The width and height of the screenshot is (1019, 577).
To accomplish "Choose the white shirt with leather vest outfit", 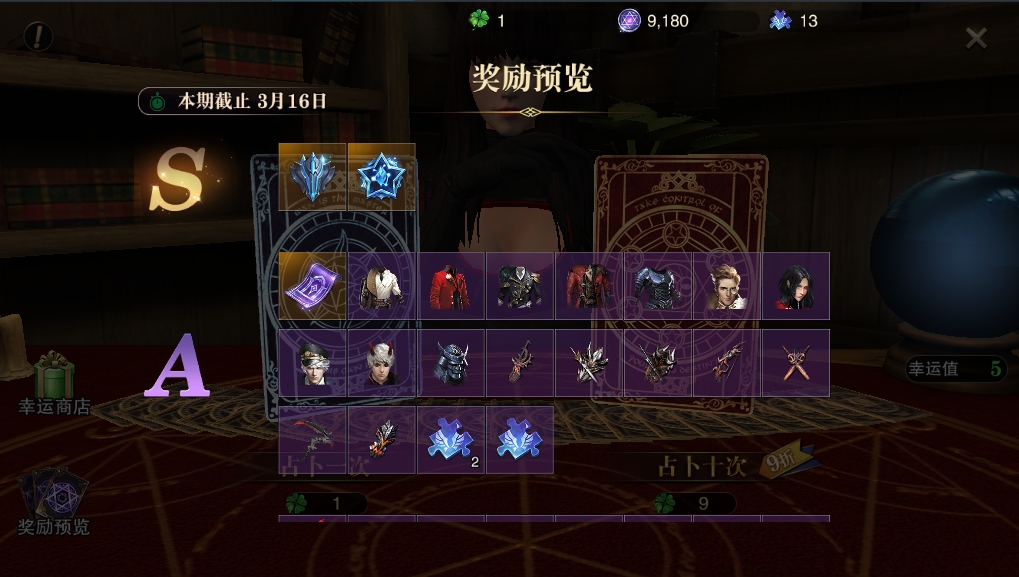I will [x=381, y=286].
